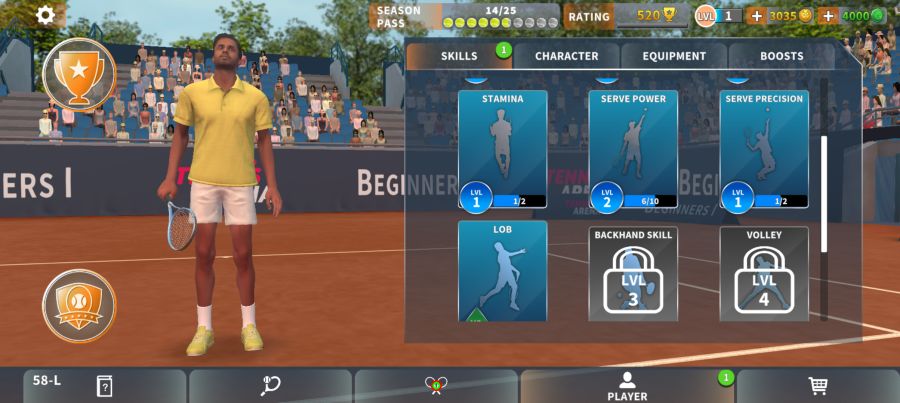Select the Stamina skill card
The height and width of the screenshot is (403, 900).
tap(502, 149)
